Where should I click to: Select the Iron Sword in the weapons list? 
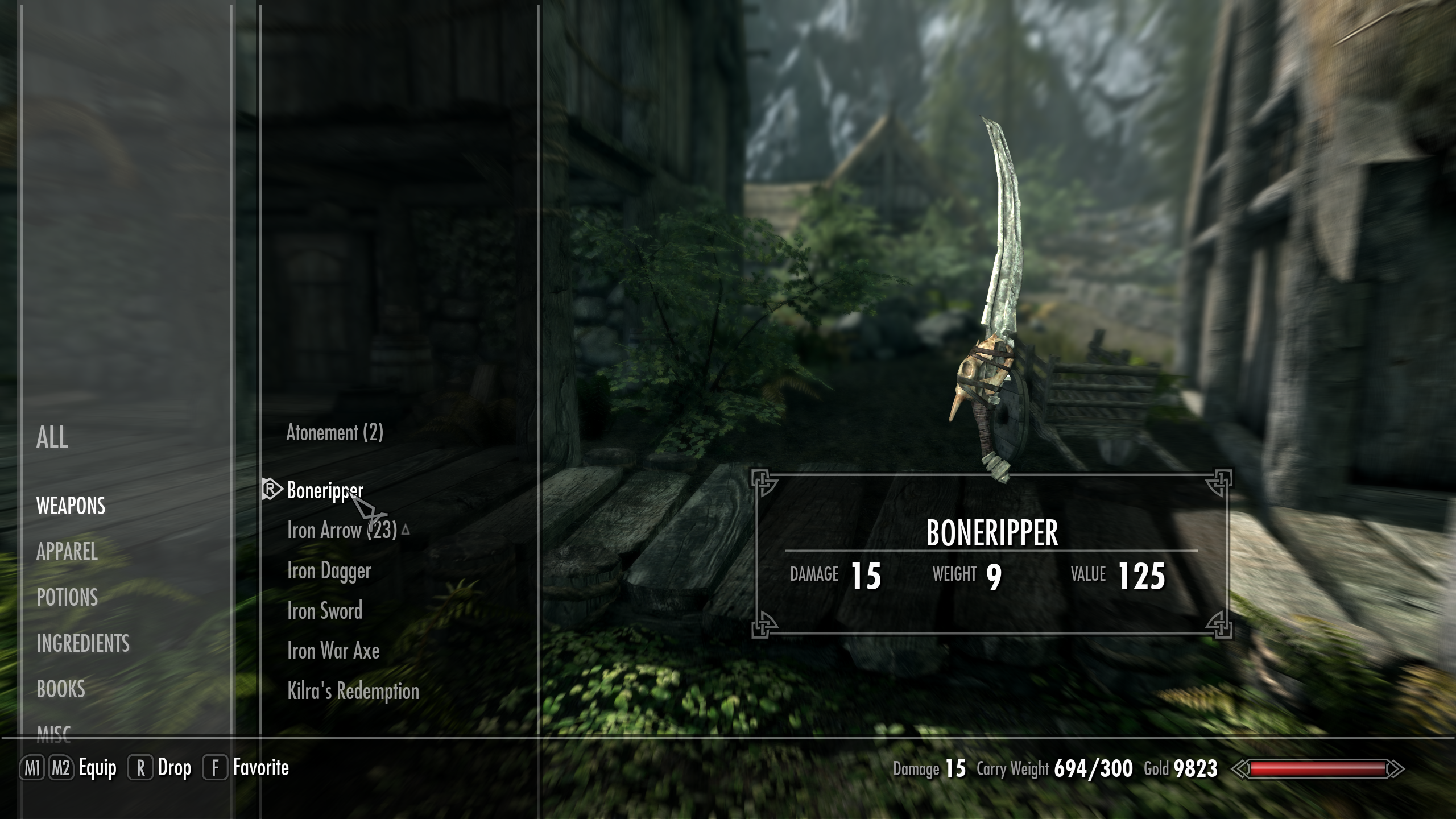(324, 611)
